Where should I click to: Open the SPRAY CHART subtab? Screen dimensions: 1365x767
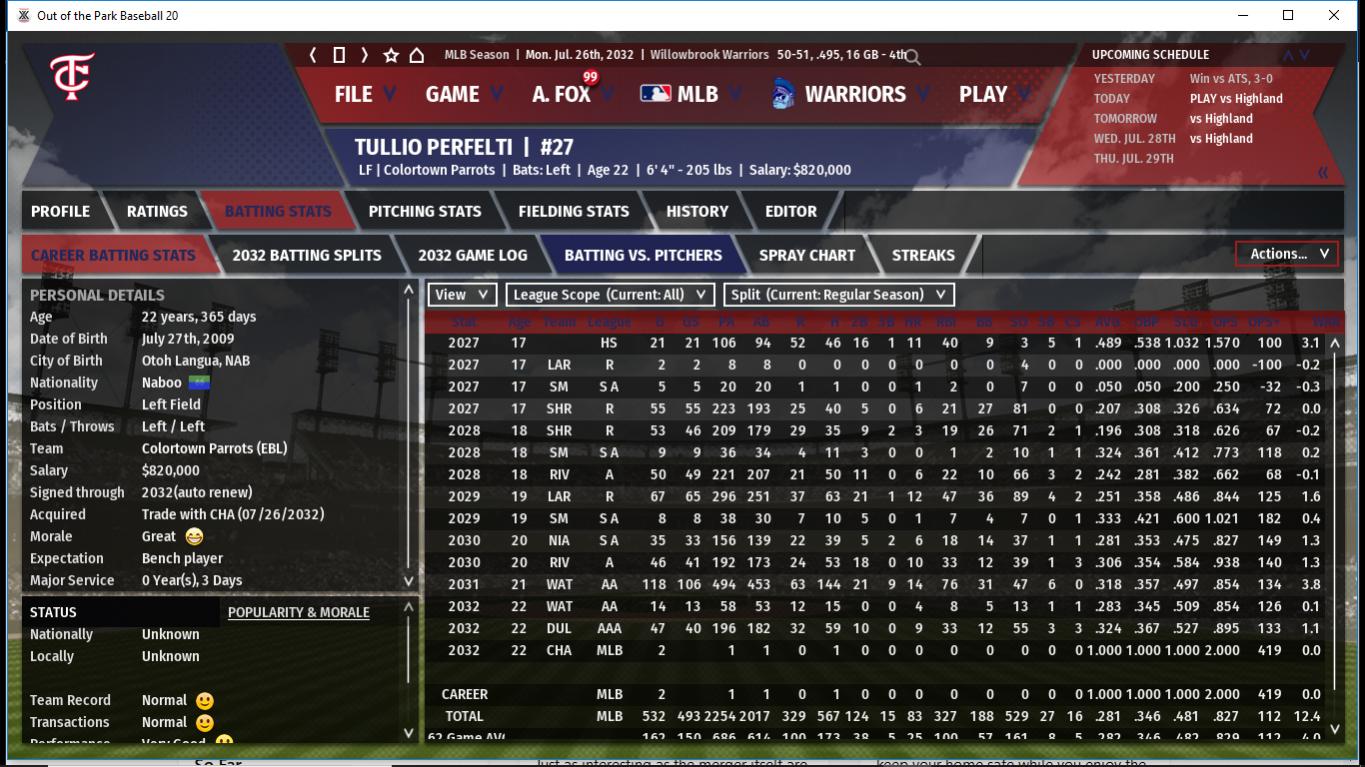[x=807, y=255]
